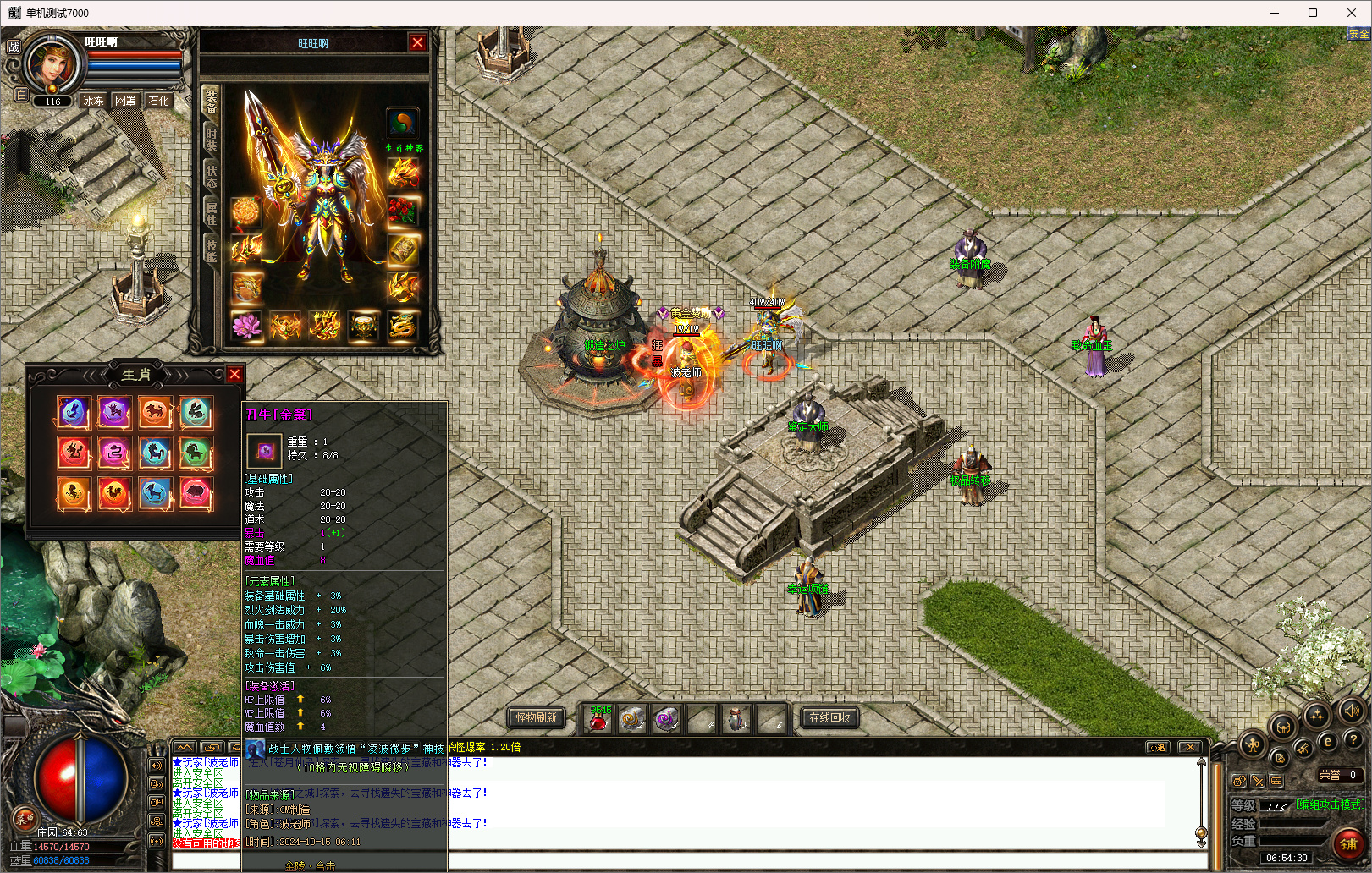Close the 旺旺啊 character equipment panel
This screenshot has width=1372, height=873.
417,42
